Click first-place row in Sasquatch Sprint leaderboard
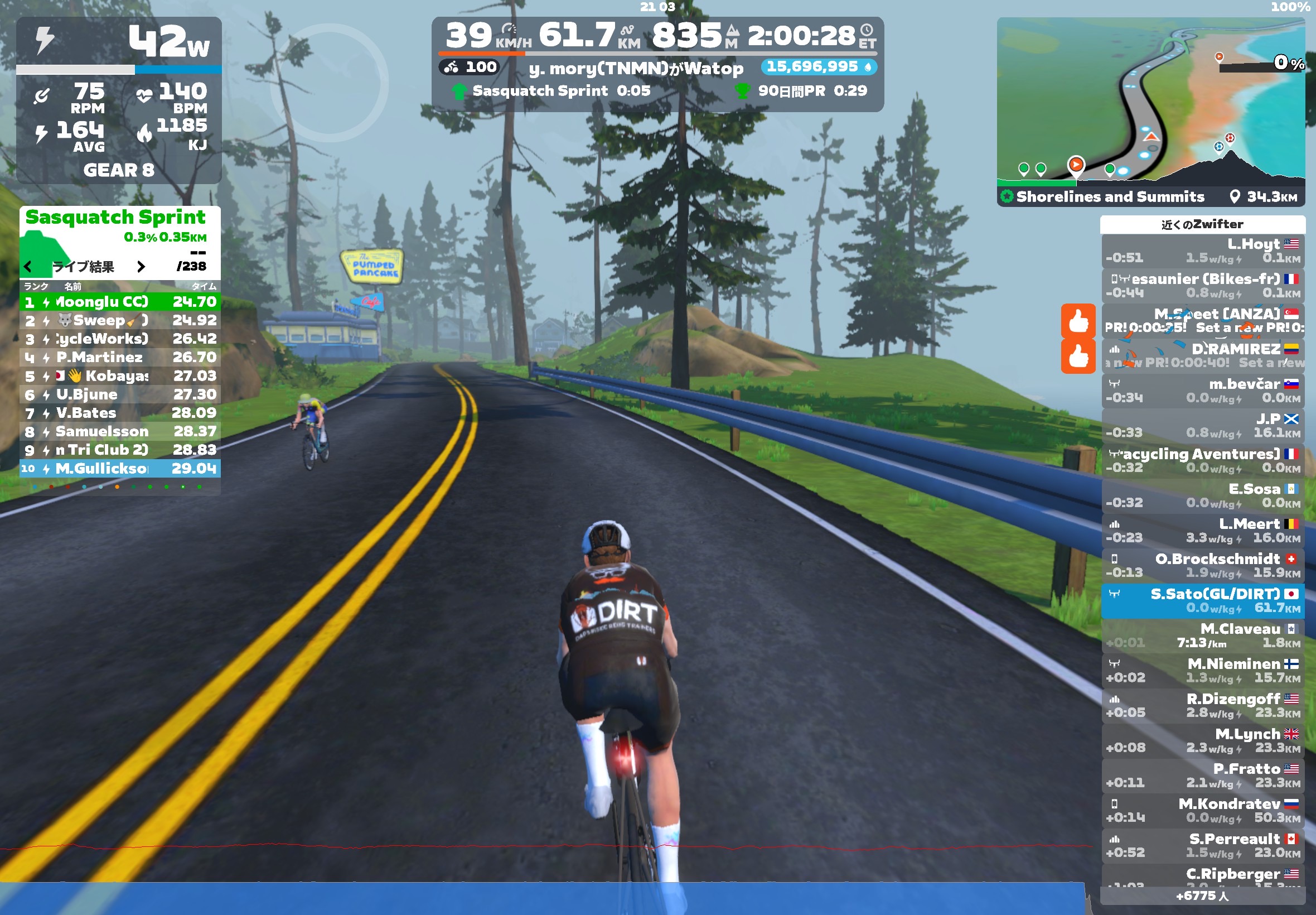 click(x=120, y=302)
